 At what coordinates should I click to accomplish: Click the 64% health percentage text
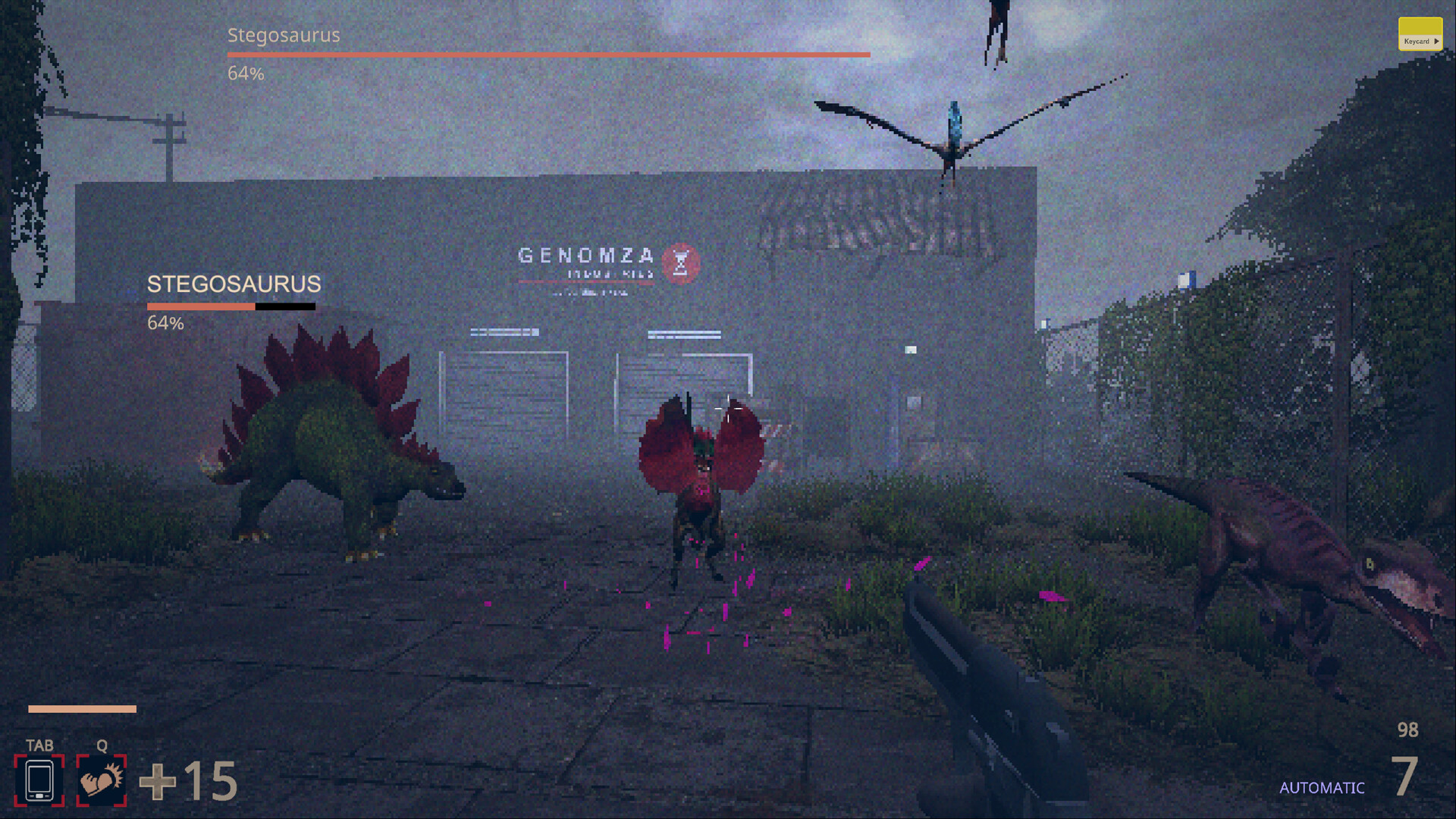coord(165,323)
